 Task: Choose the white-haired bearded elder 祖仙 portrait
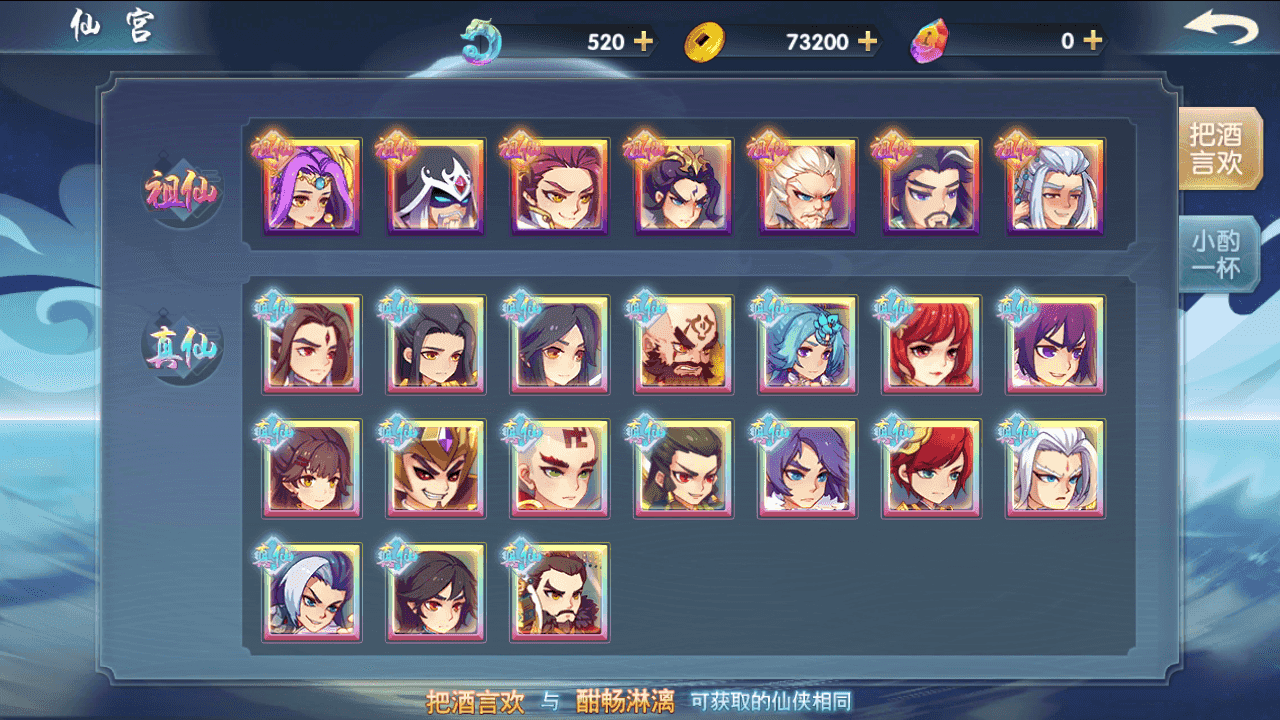[x=808, y=187]
